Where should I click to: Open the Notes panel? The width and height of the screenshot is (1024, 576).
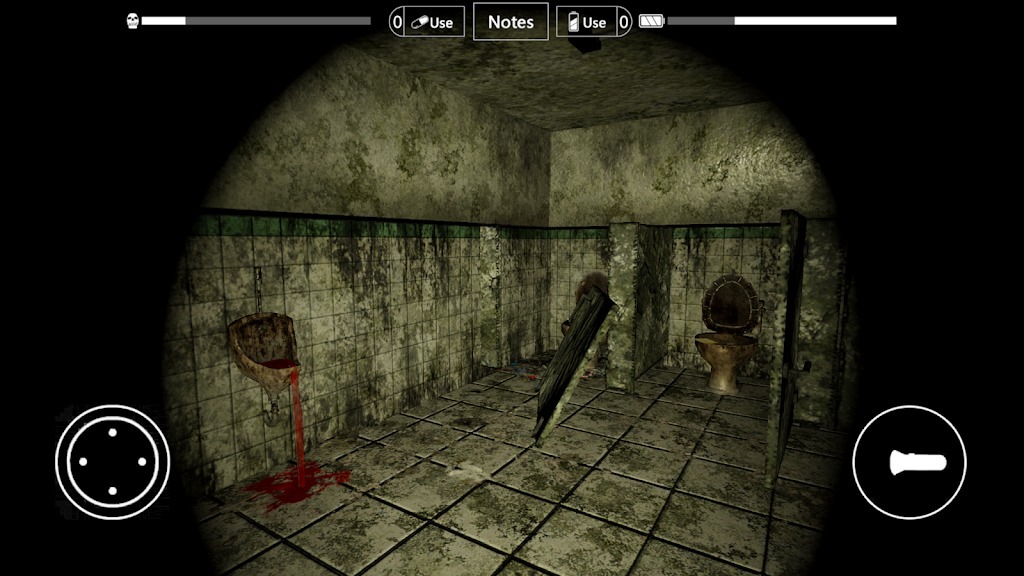coord(511,22)
